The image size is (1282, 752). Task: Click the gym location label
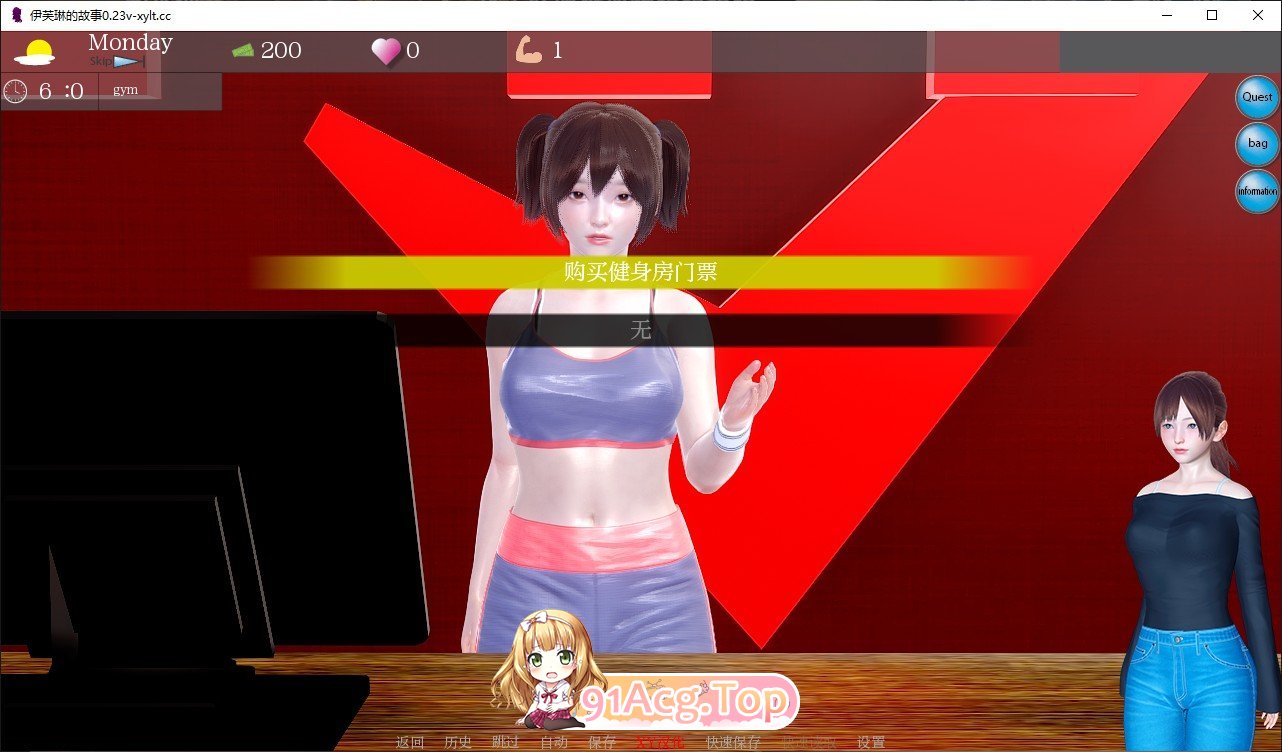click(125, 89)
